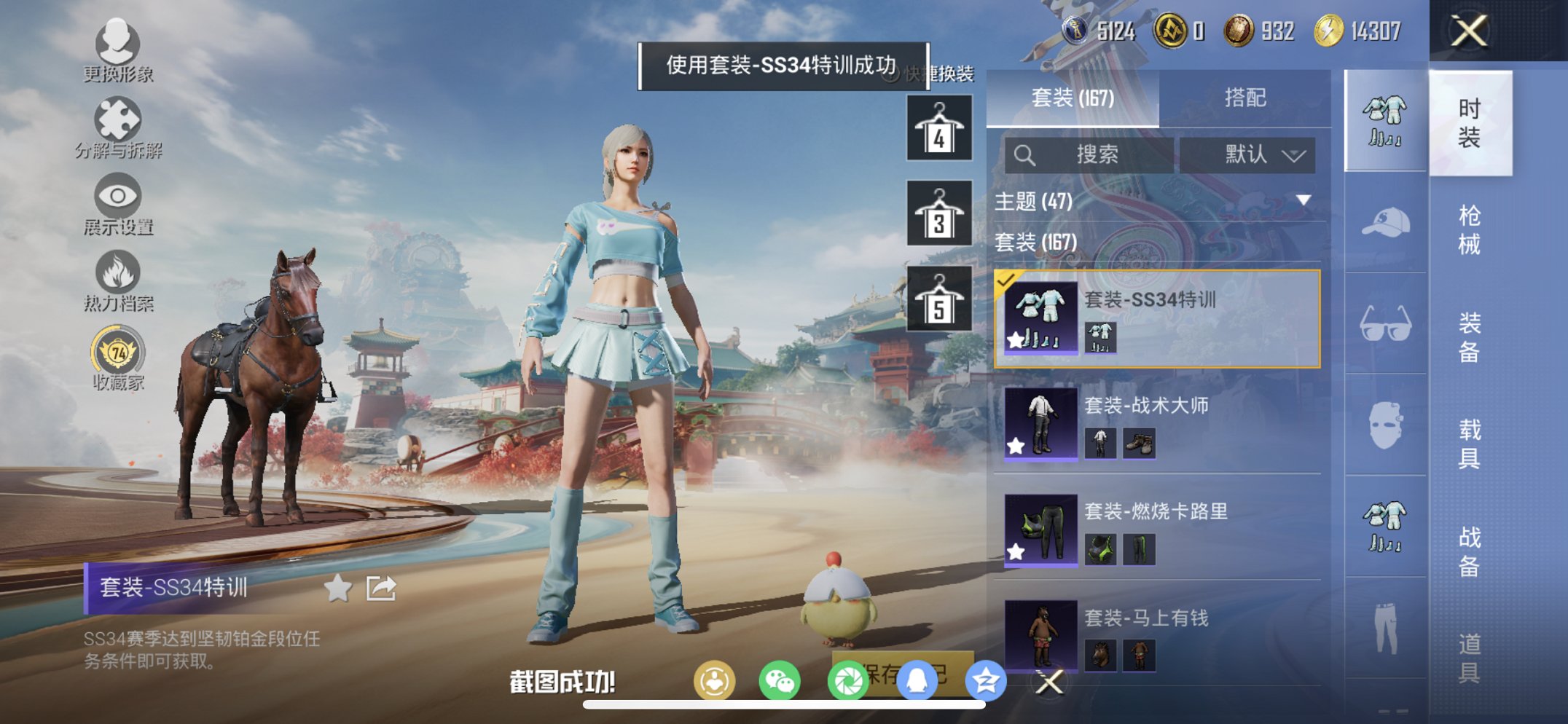The width and height of the screenshot is (1568, 724).
Task: Switch to the 枪械 weapons tab
Action: (x=1469, y=225)
